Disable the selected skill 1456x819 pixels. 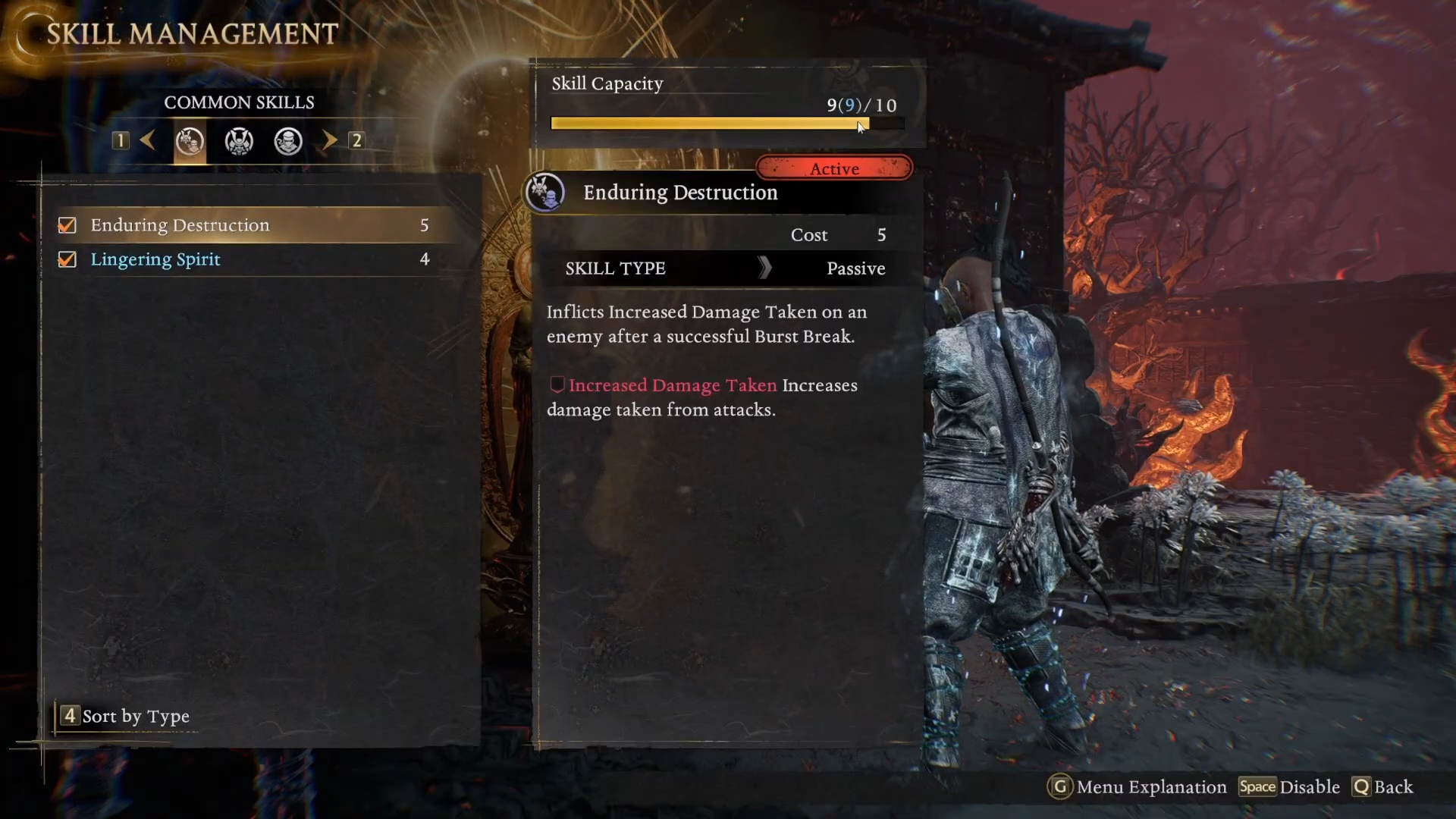point(1290,787)
